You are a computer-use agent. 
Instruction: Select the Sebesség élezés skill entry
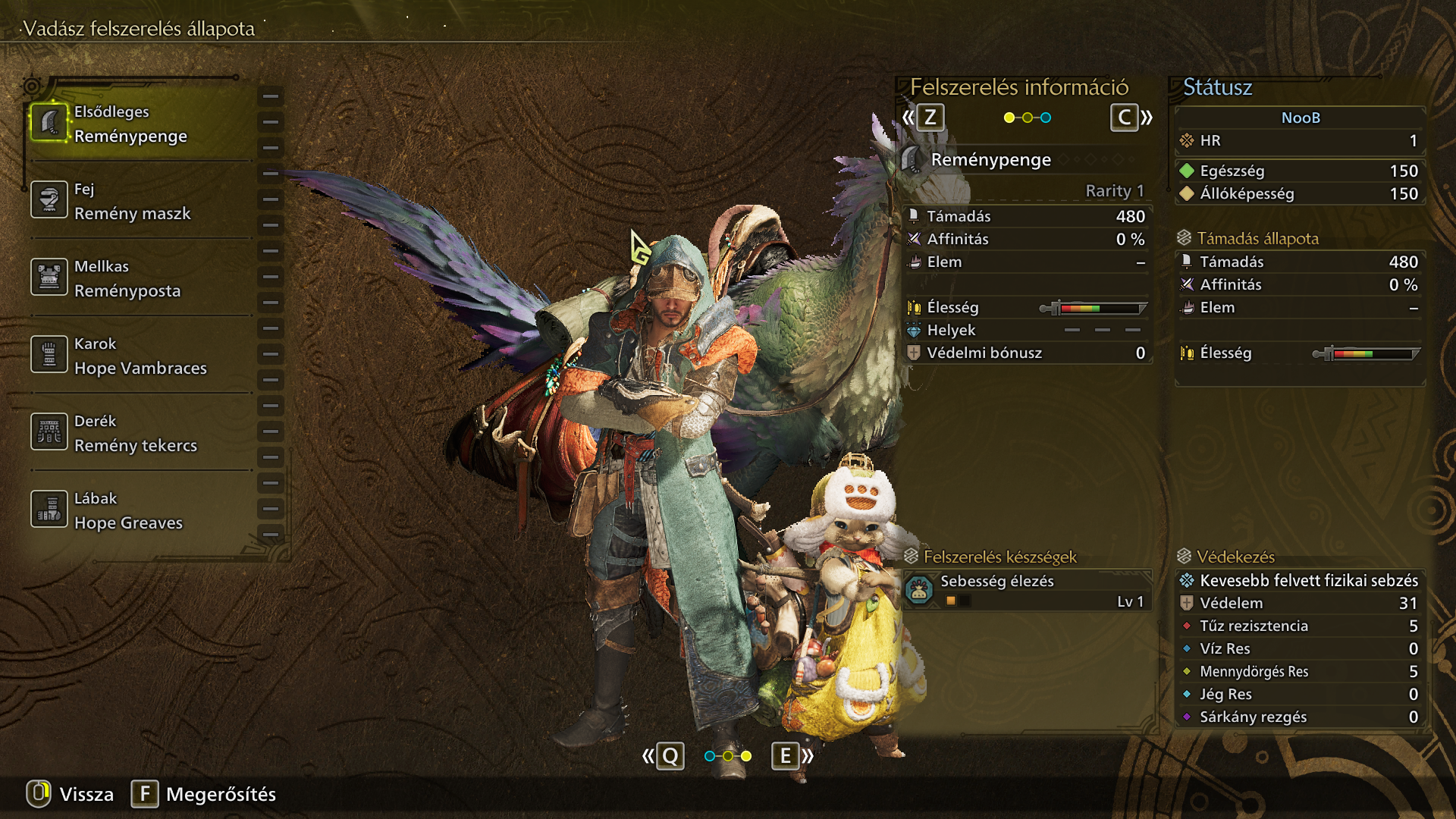1028,591
